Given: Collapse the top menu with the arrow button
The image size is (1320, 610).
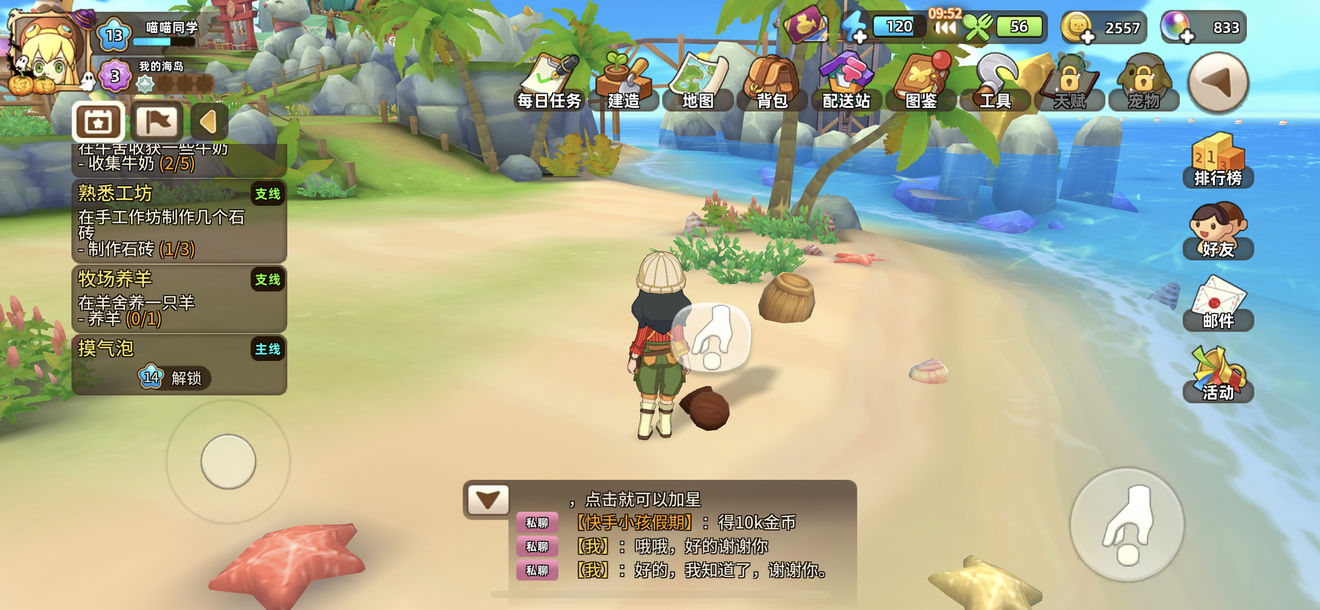Looking at the screenshot, I should tap(1217, 82).
